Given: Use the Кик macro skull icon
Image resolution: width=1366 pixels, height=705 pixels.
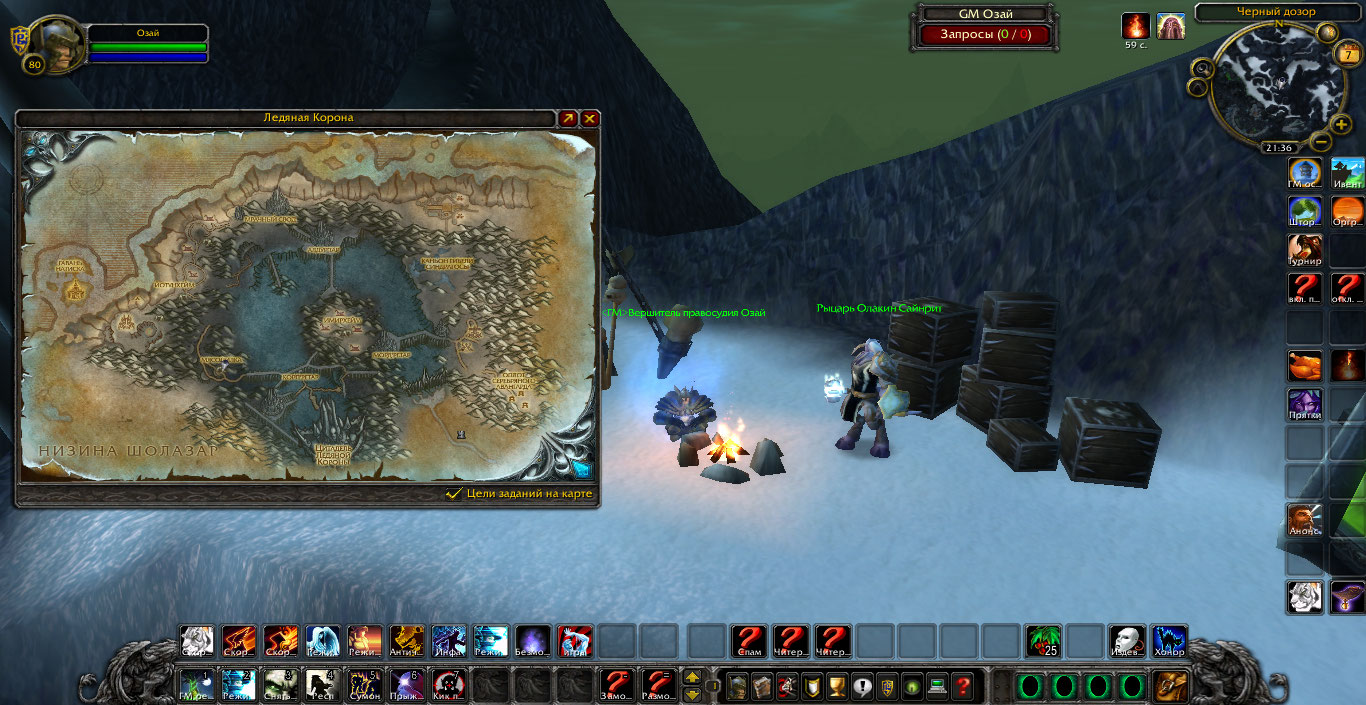Looking at the screenshot, I should pos(449,685).
